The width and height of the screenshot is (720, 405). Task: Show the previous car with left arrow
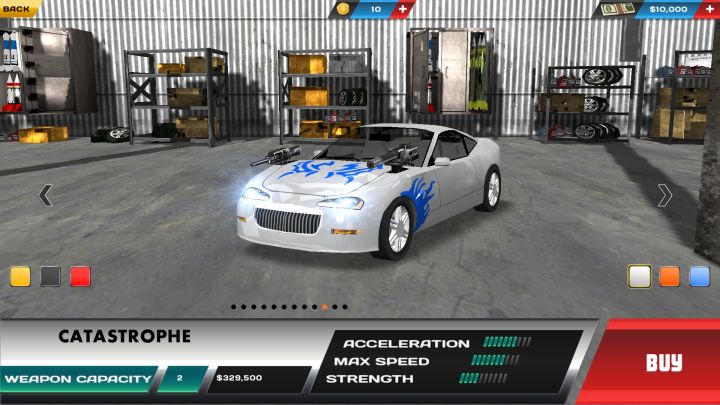pos(45,195)
